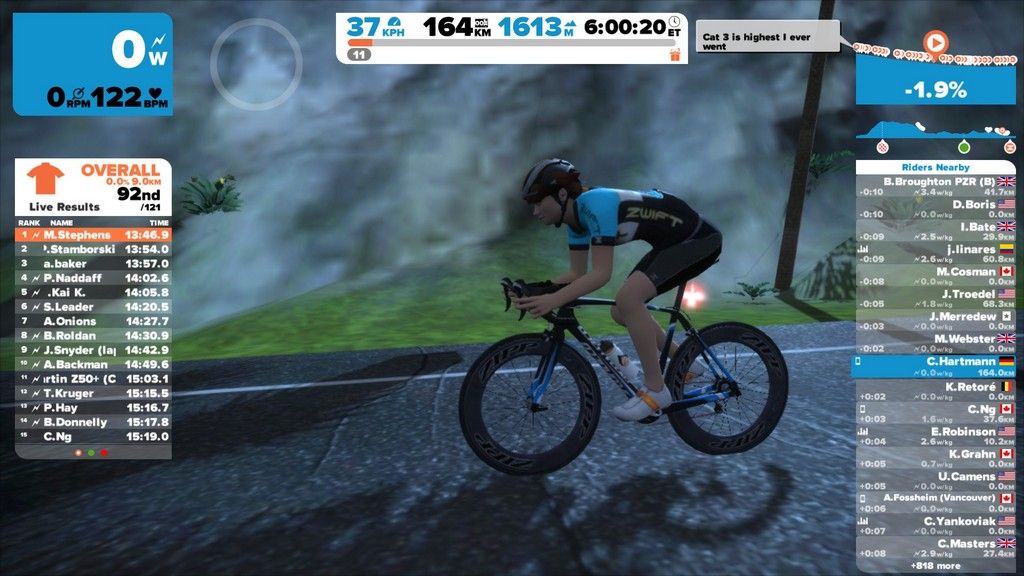Click the orange jersey icon in Live Results
Screen dimensions: 1024x576
click(x=44, y=178)
